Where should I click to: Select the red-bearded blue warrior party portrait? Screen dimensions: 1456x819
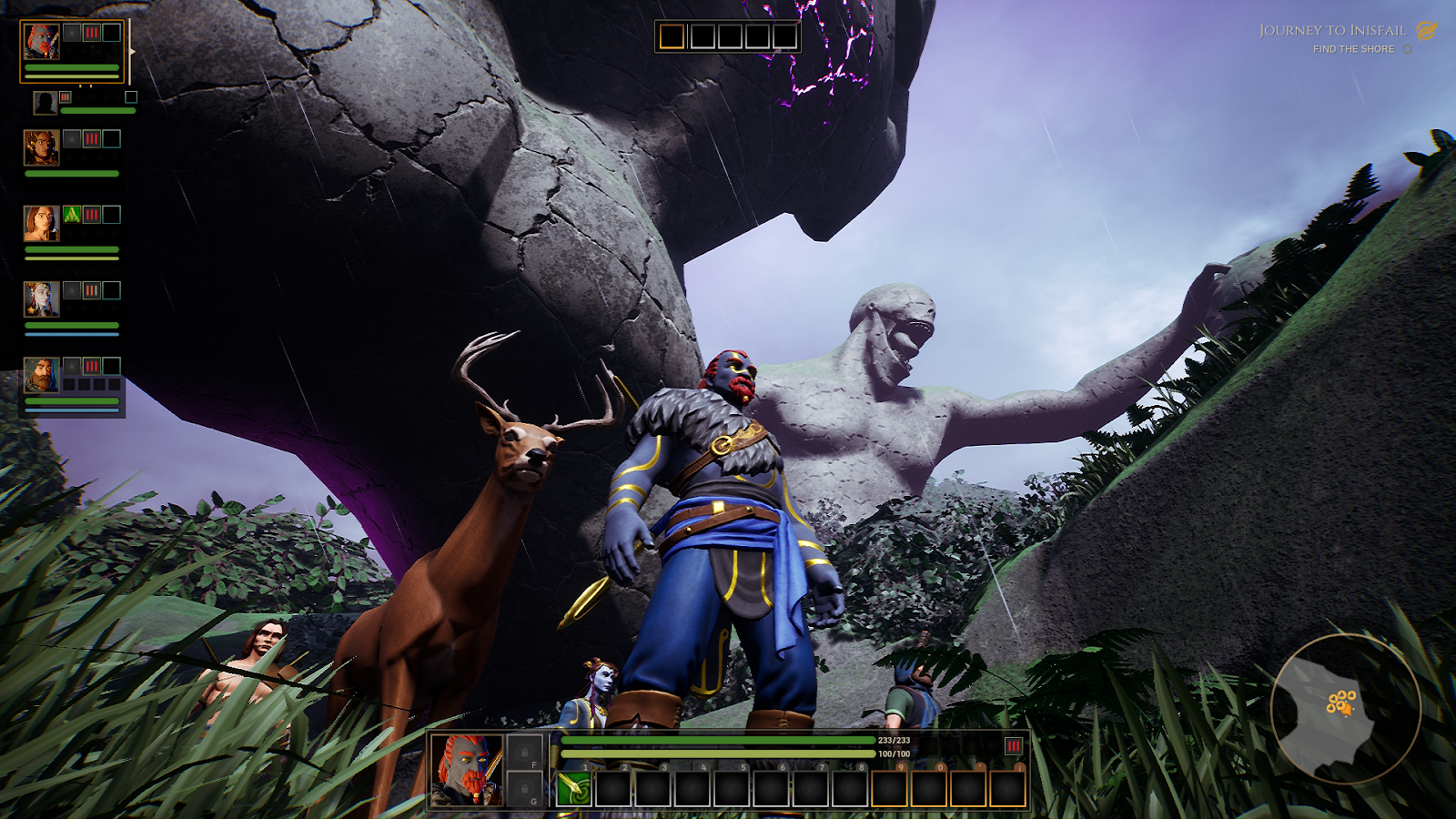[41, 42]
